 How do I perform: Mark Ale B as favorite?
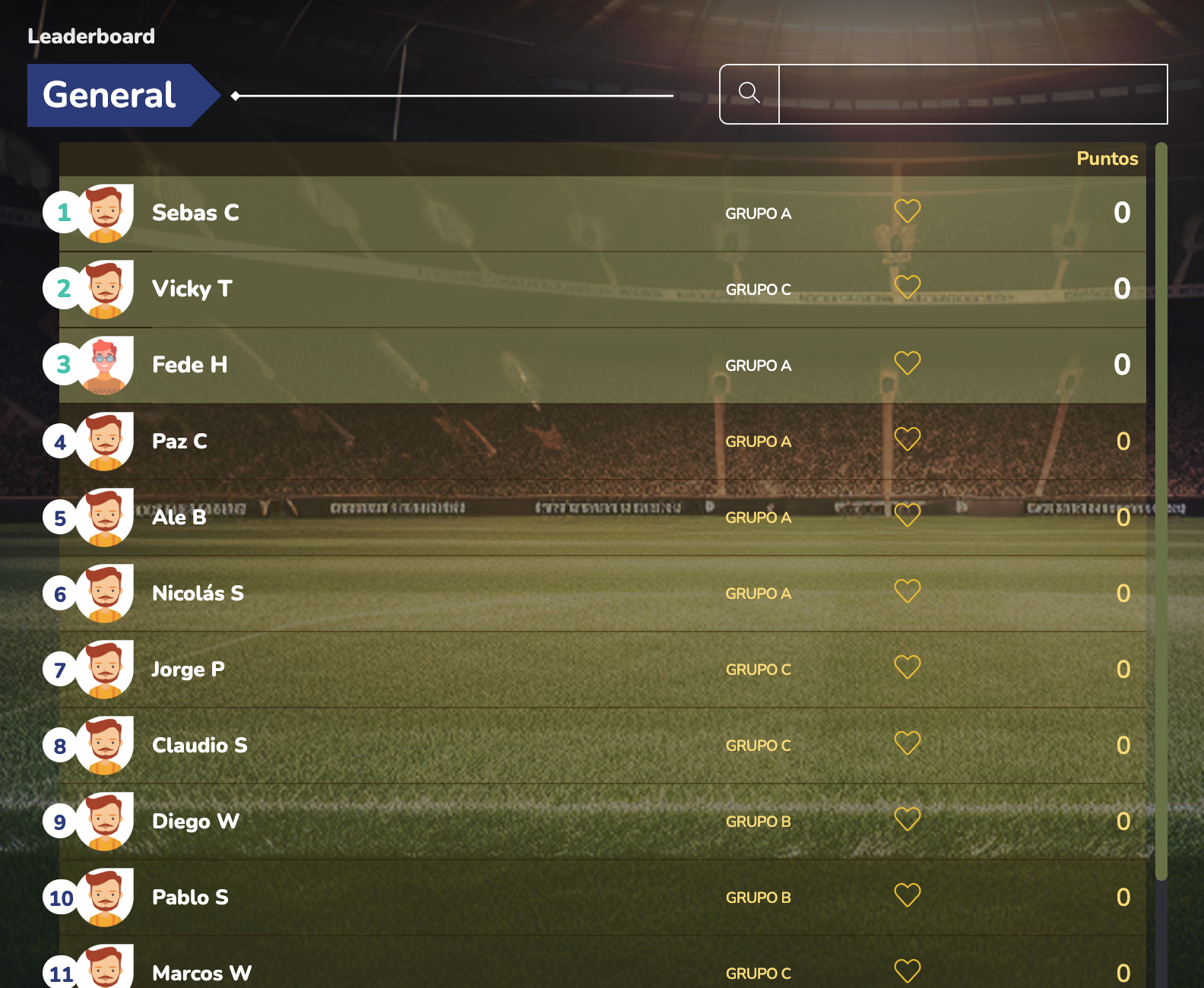[908, 515]
